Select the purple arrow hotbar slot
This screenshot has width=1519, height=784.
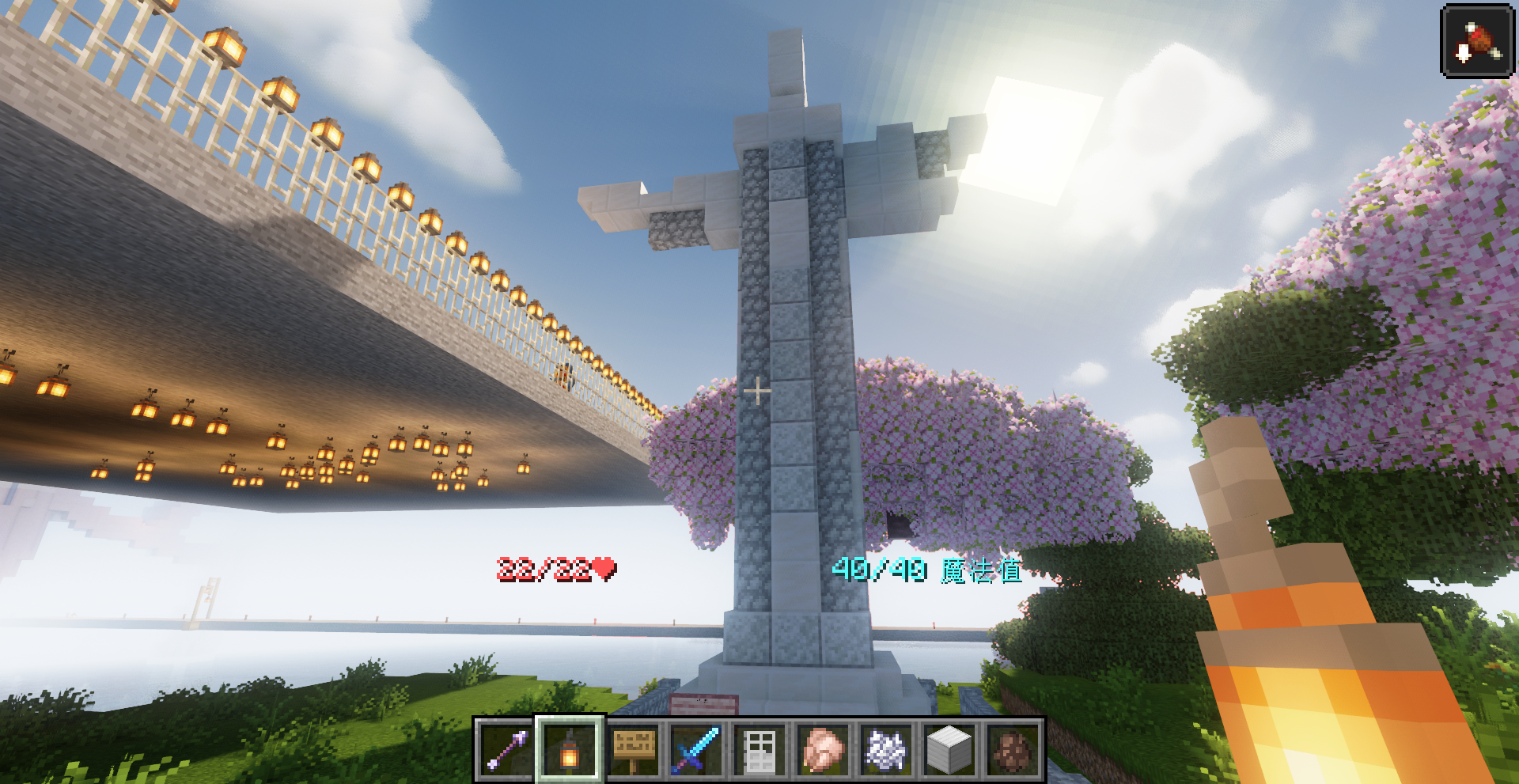[x=506, y=750]
